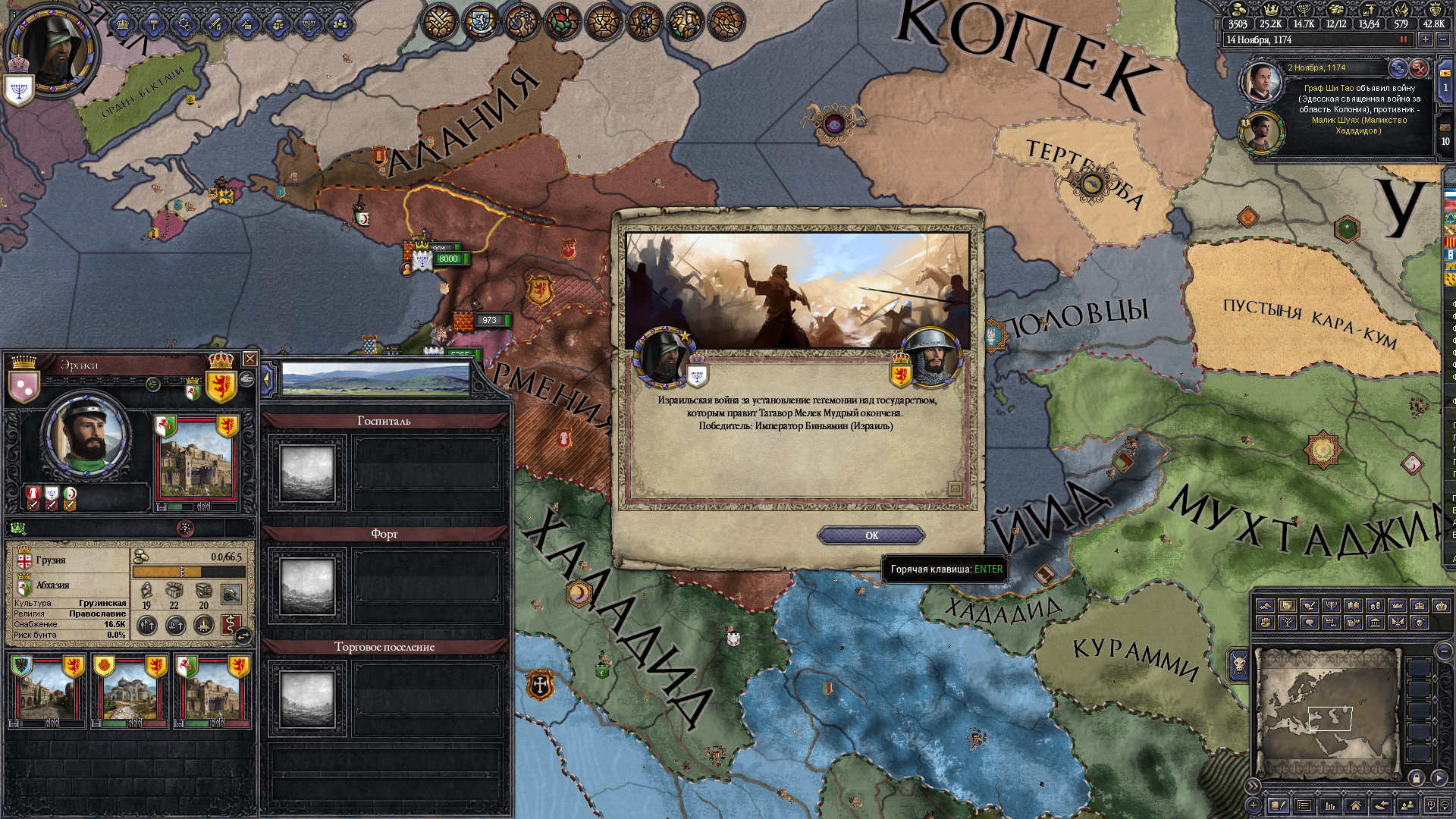Select the religion map mode with menorah
1456x819 pixels.
point(1331,606)
